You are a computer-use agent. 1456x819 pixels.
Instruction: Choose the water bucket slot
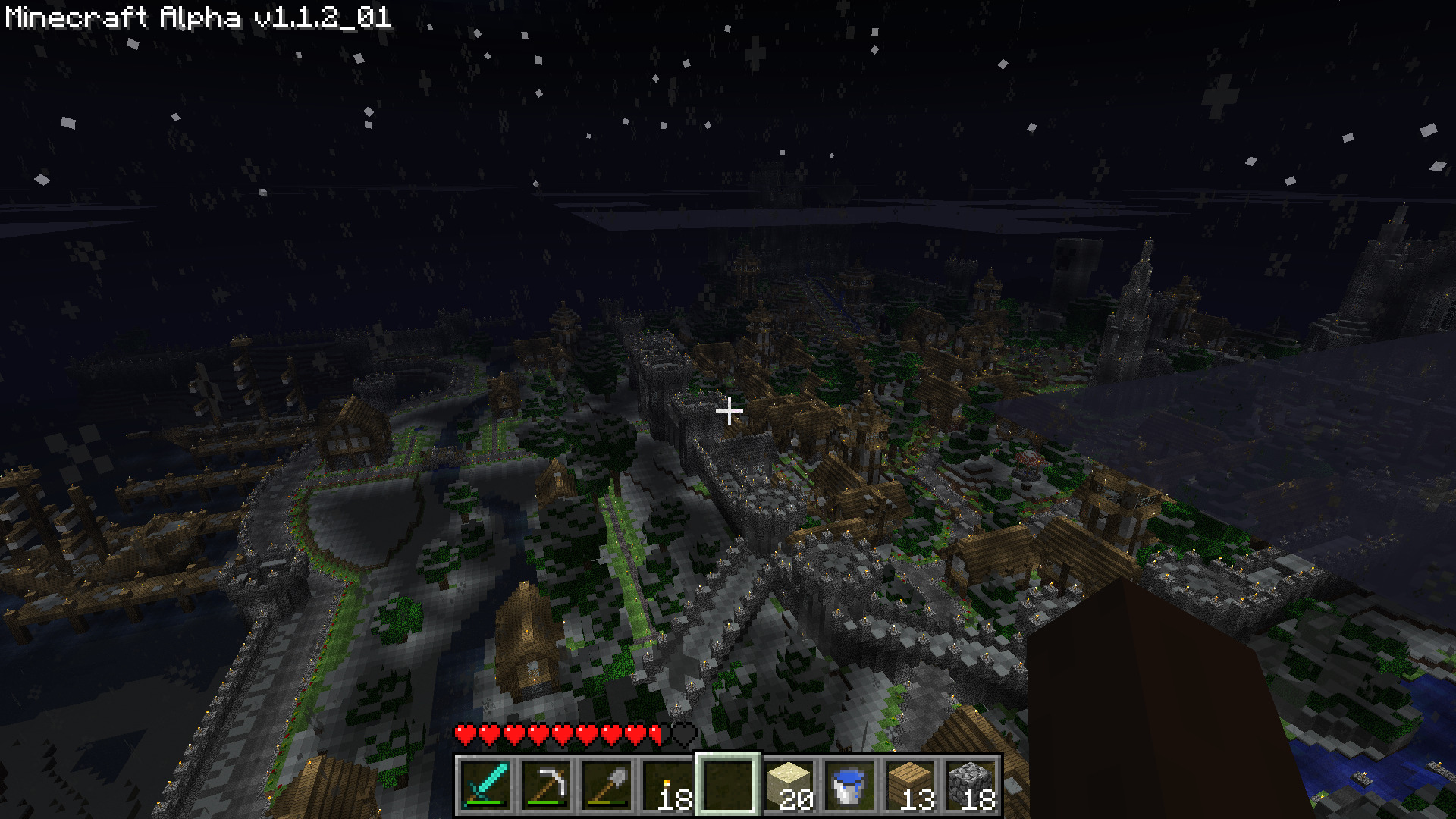click(849, 786)
